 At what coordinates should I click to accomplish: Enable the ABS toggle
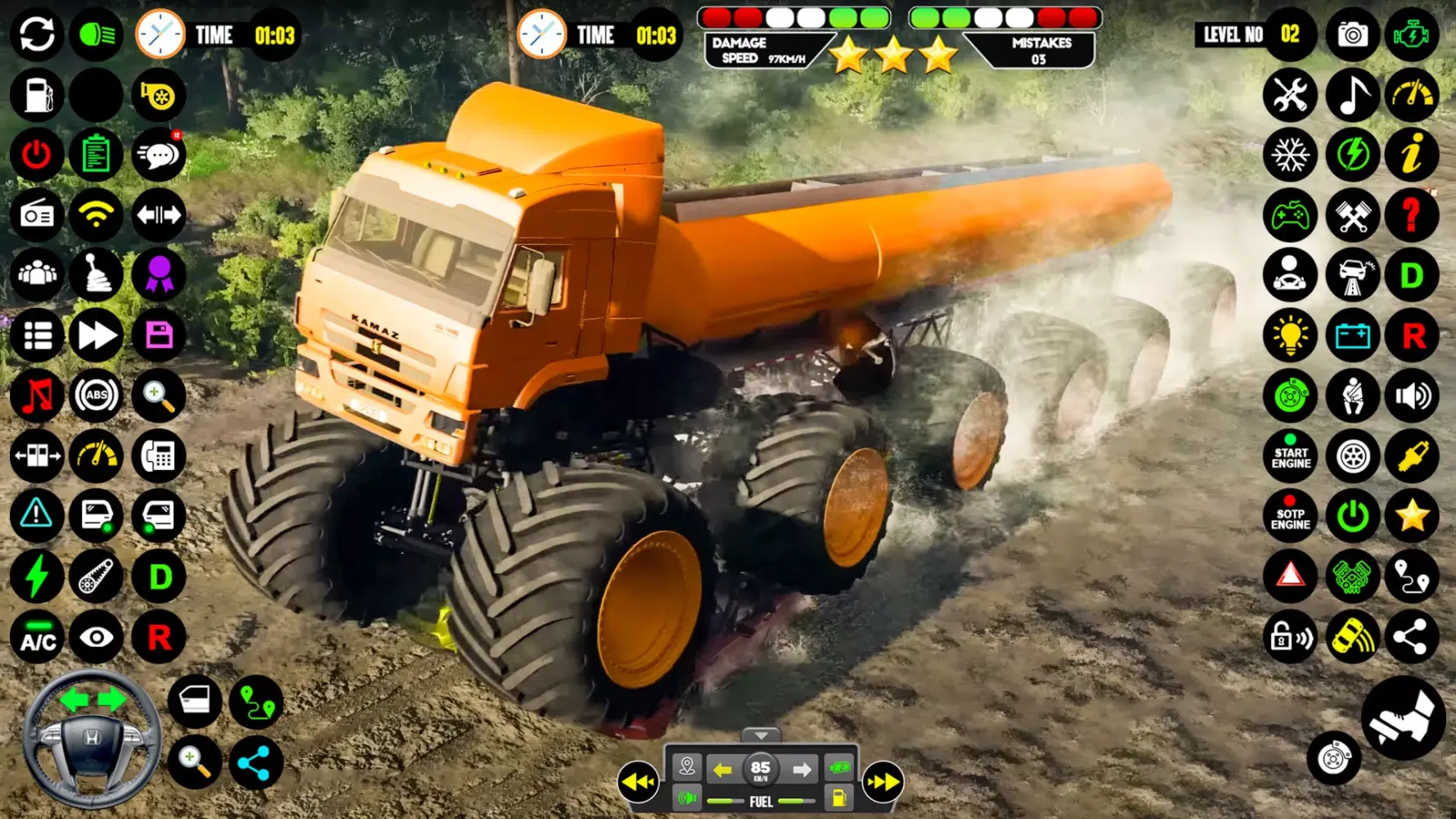pyautogui.click(x=97, y=396)
